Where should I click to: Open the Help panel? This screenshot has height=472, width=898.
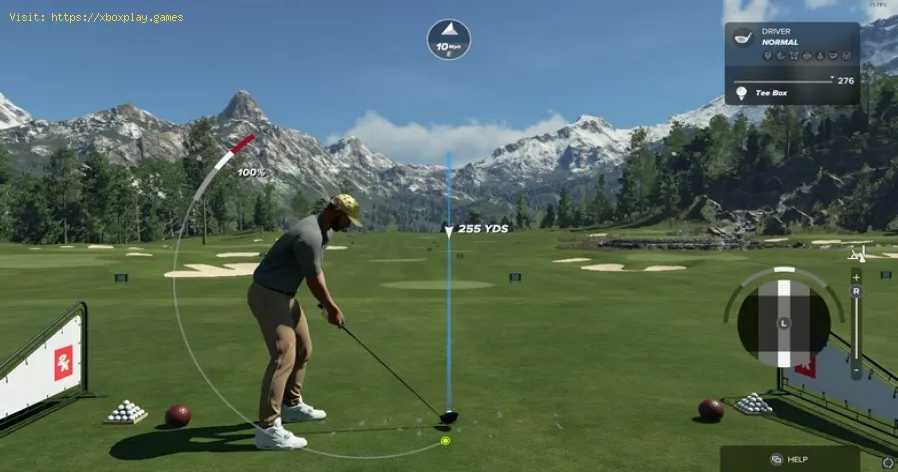[789, 459]
